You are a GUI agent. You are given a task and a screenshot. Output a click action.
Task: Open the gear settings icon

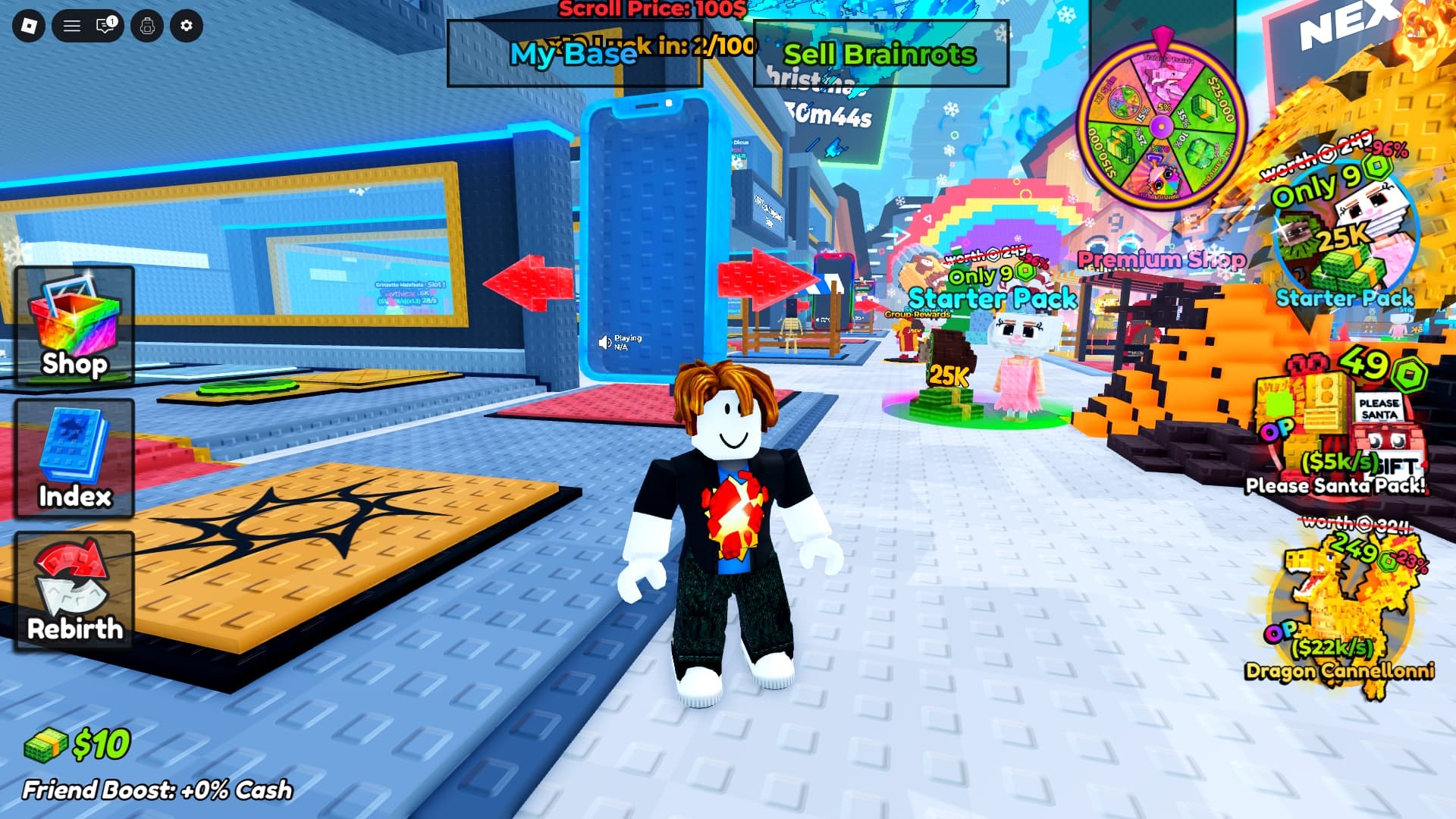point(187,26)
